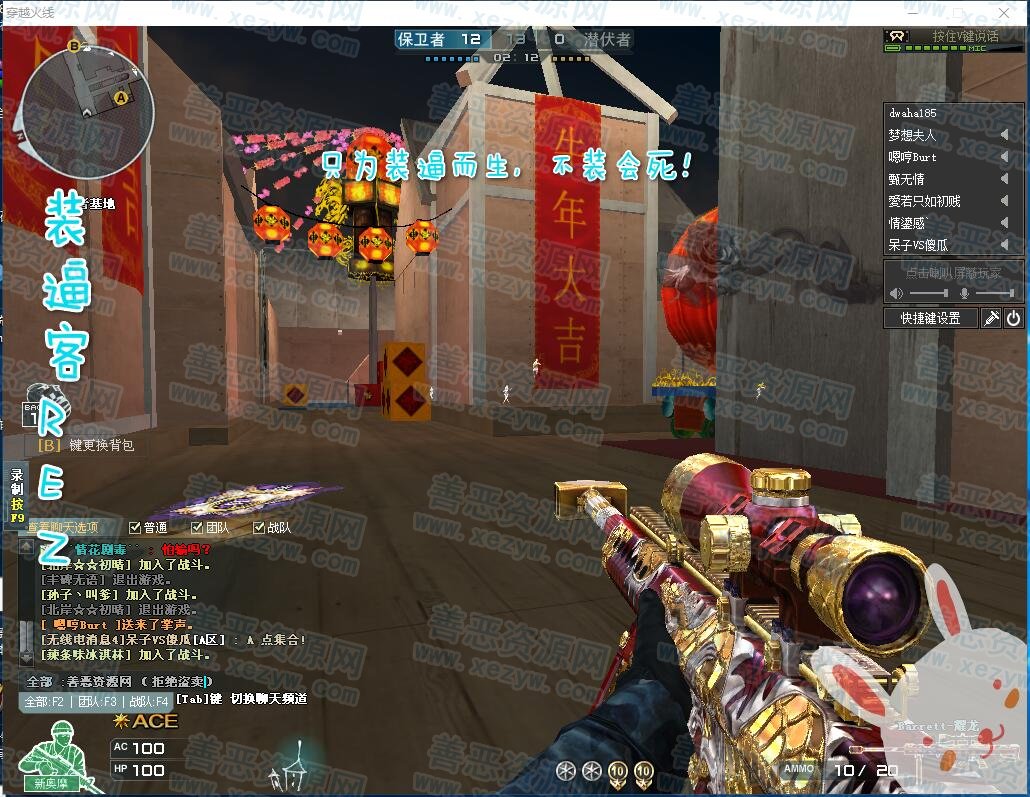Close the game window
1030x797 pixels.
click(1005, 12)
